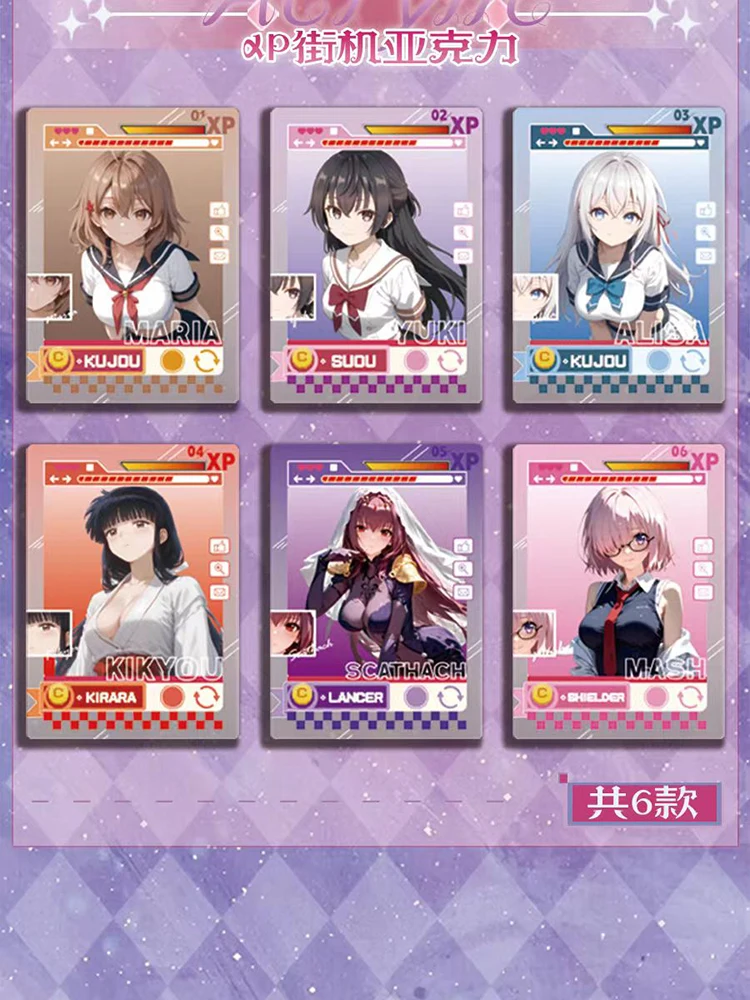The height and width of the screenshot is (1000, 750).
Task: Open the Kikyou Kirara card
Action: pos(133,591)
